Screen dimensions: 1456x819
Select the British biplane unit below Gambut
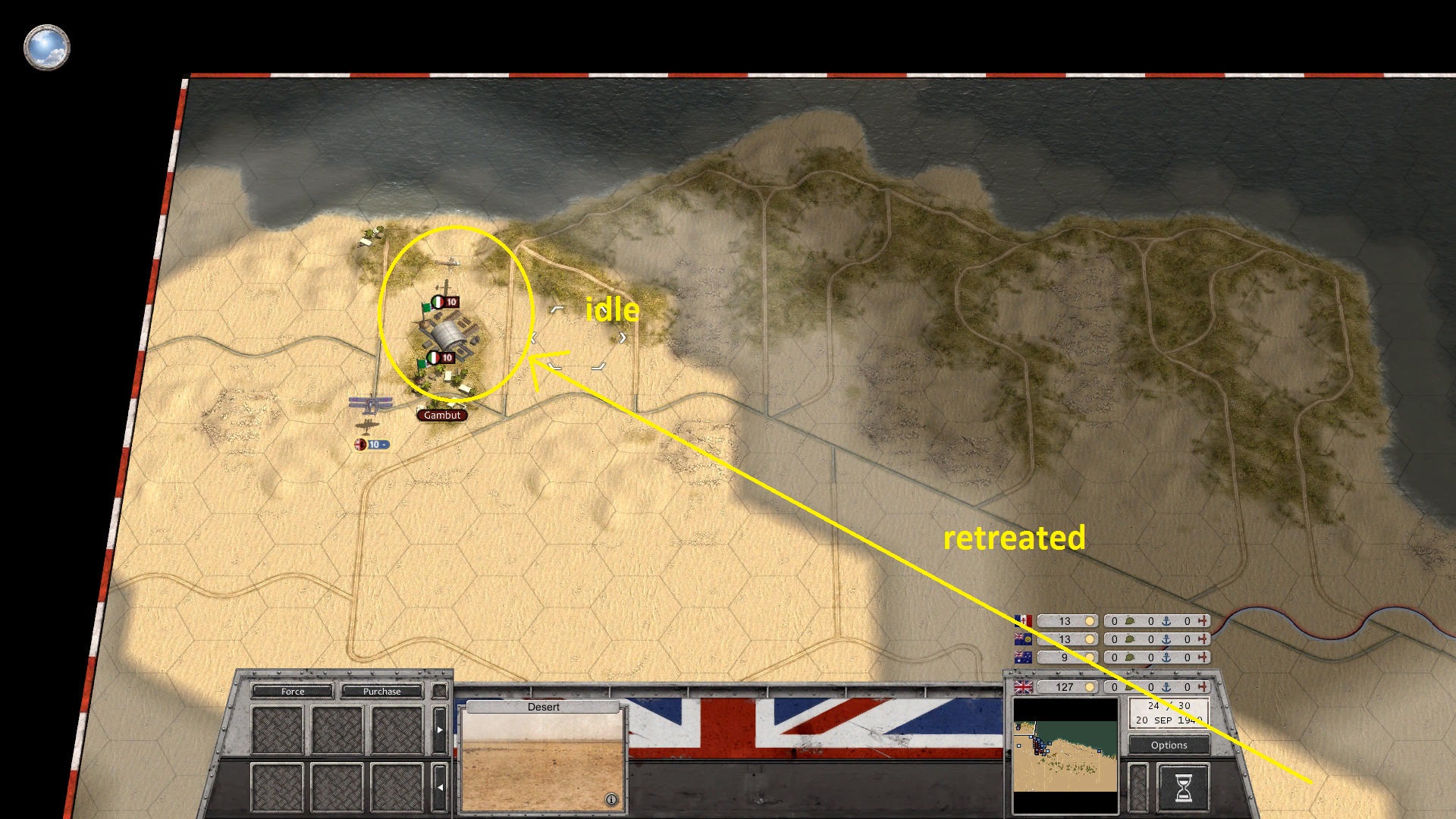tap(369, 406)
